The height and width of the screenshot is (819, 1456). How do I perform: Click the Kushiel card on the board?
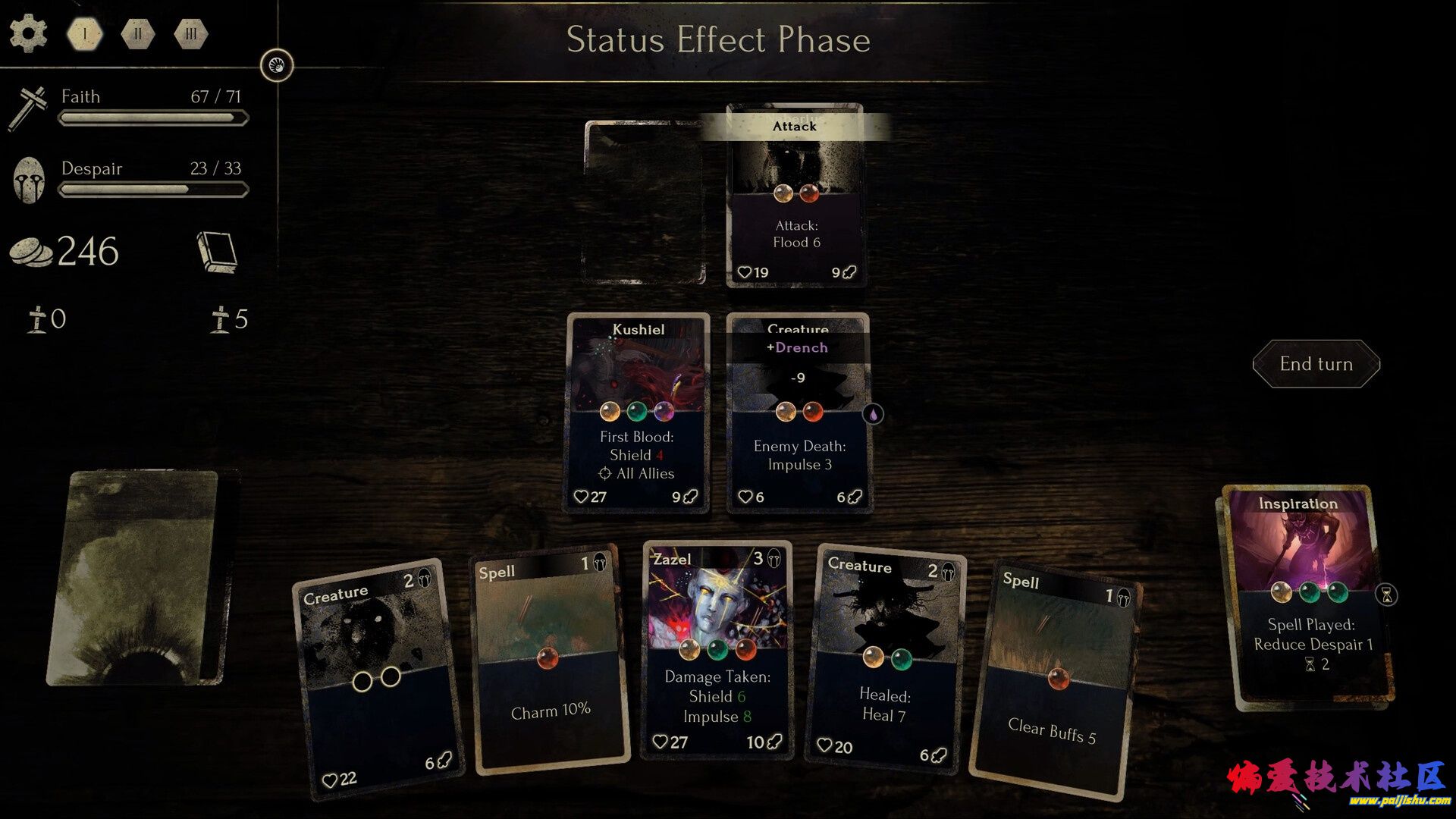pyautogui.click(x=638, y=413)
